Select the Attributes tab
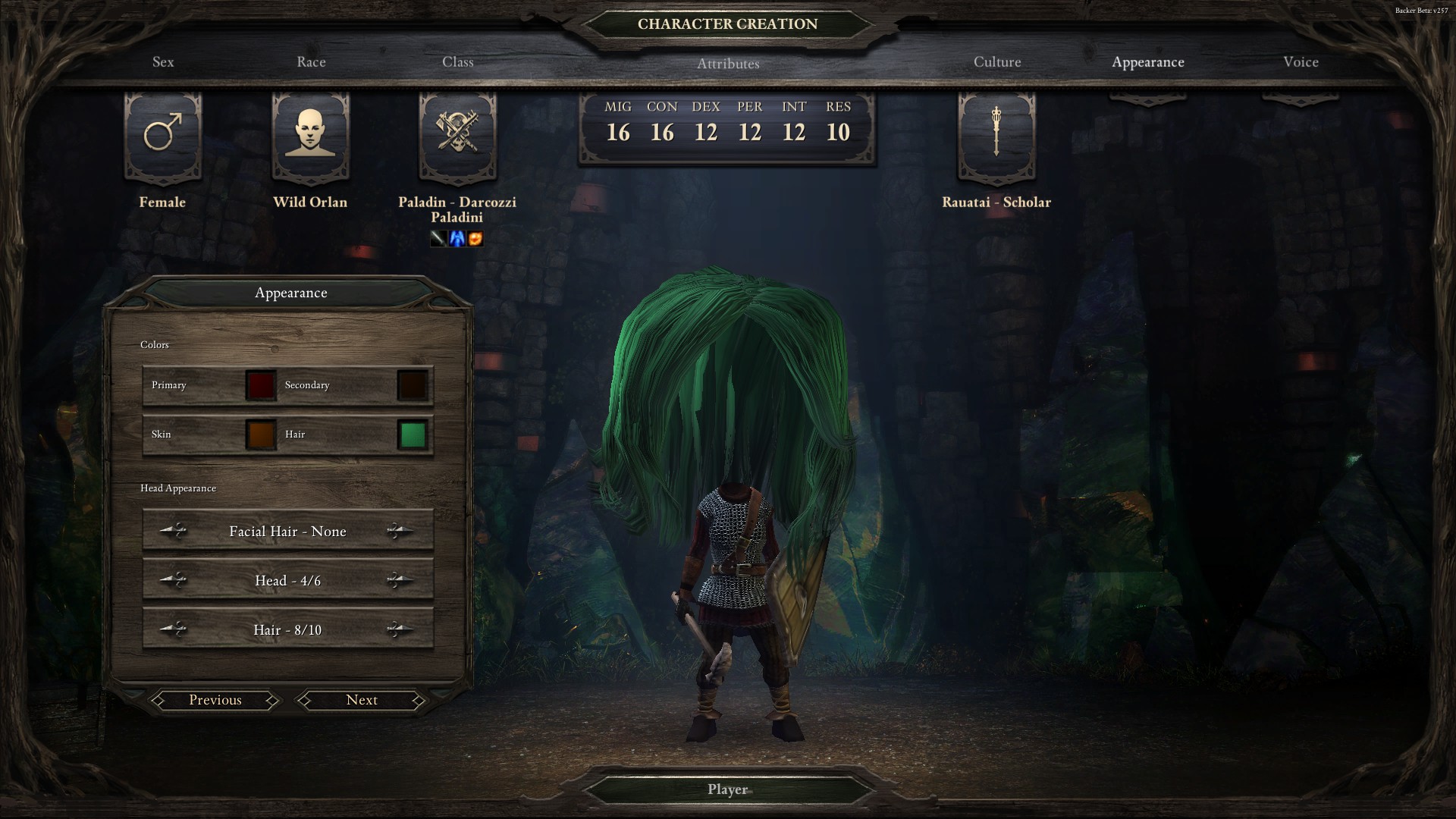 click(728, 64)
